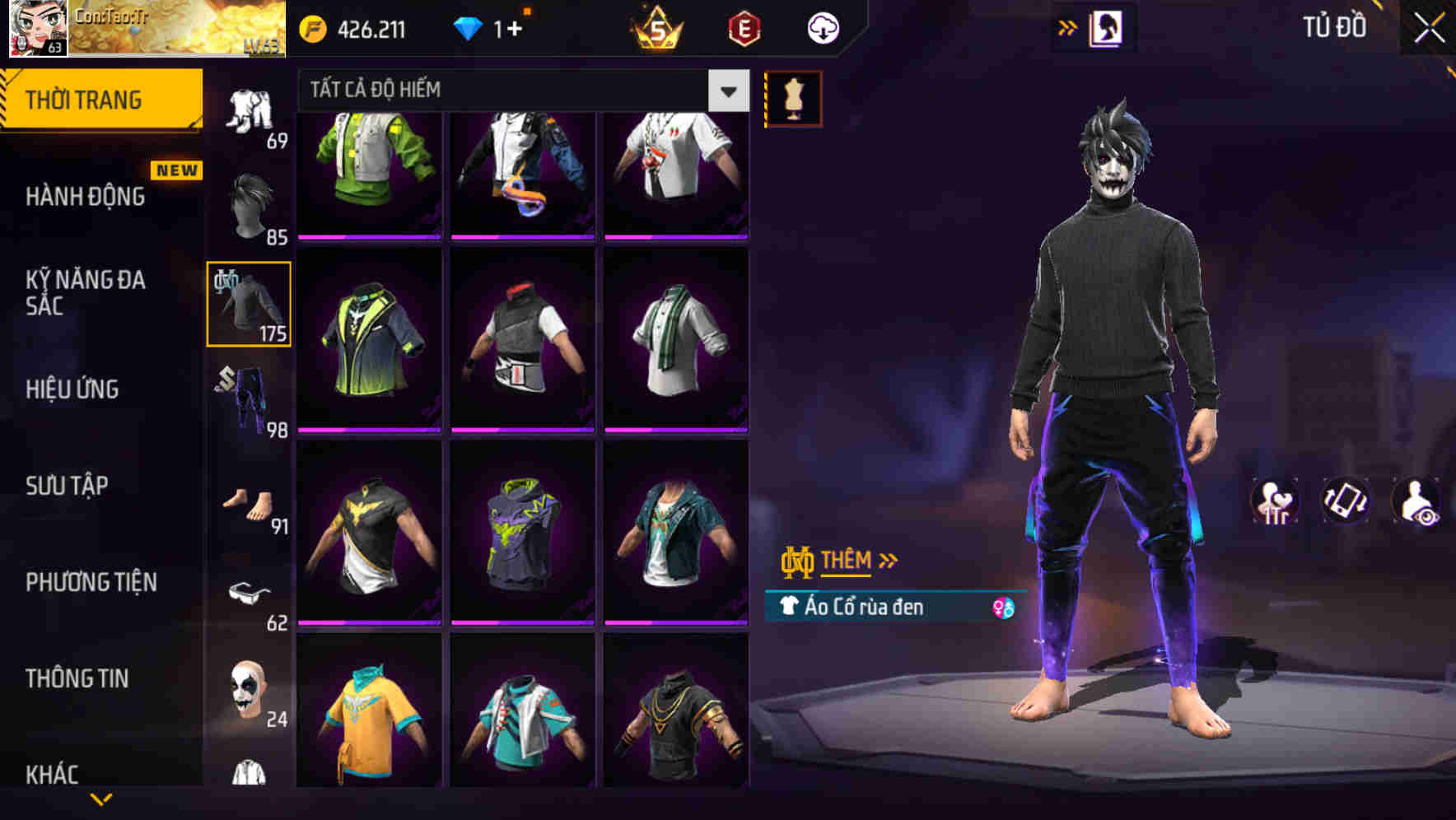Screen dimensions: 1456x820
Task: Click the rank crown level 5 badge
Action: coord(653,27)
